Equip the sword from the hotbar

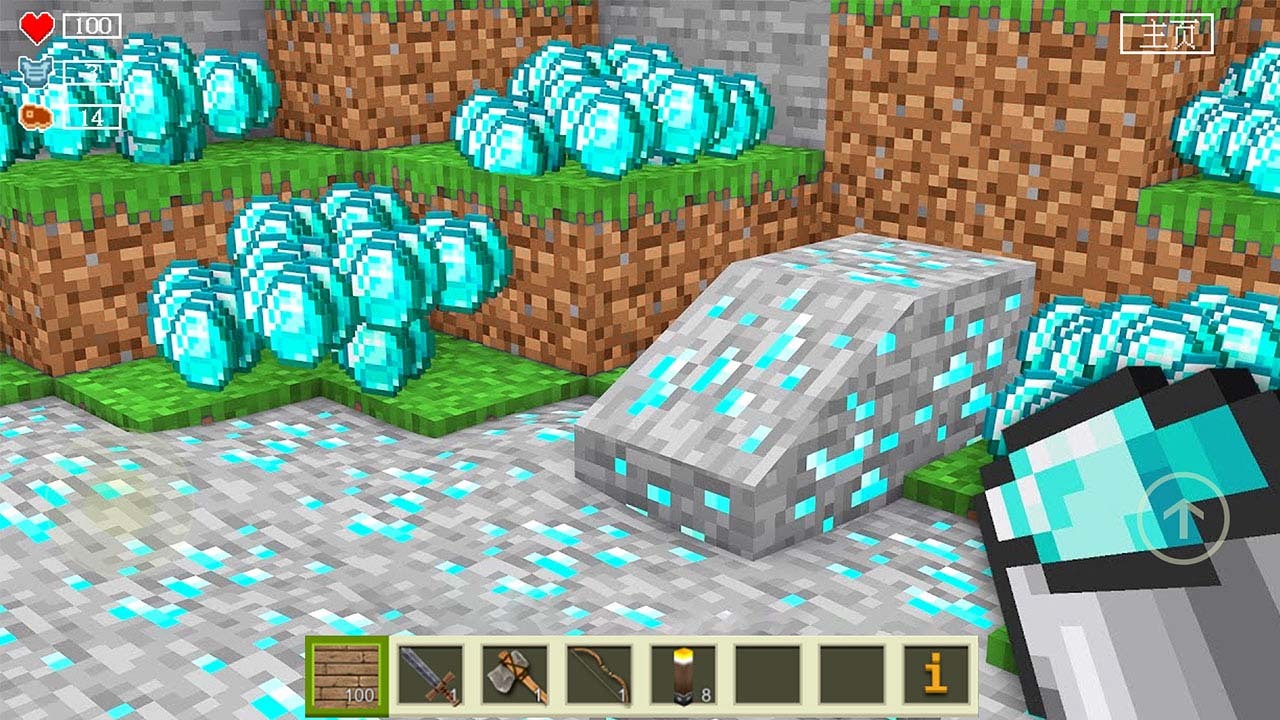tap(431, 676)
